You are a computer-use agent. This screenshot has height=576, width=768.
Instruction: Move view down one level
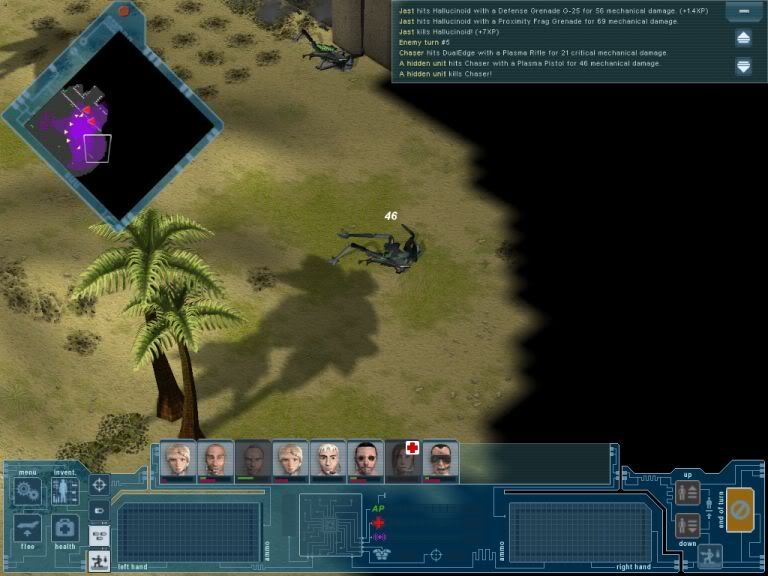[x=687, y=524]
